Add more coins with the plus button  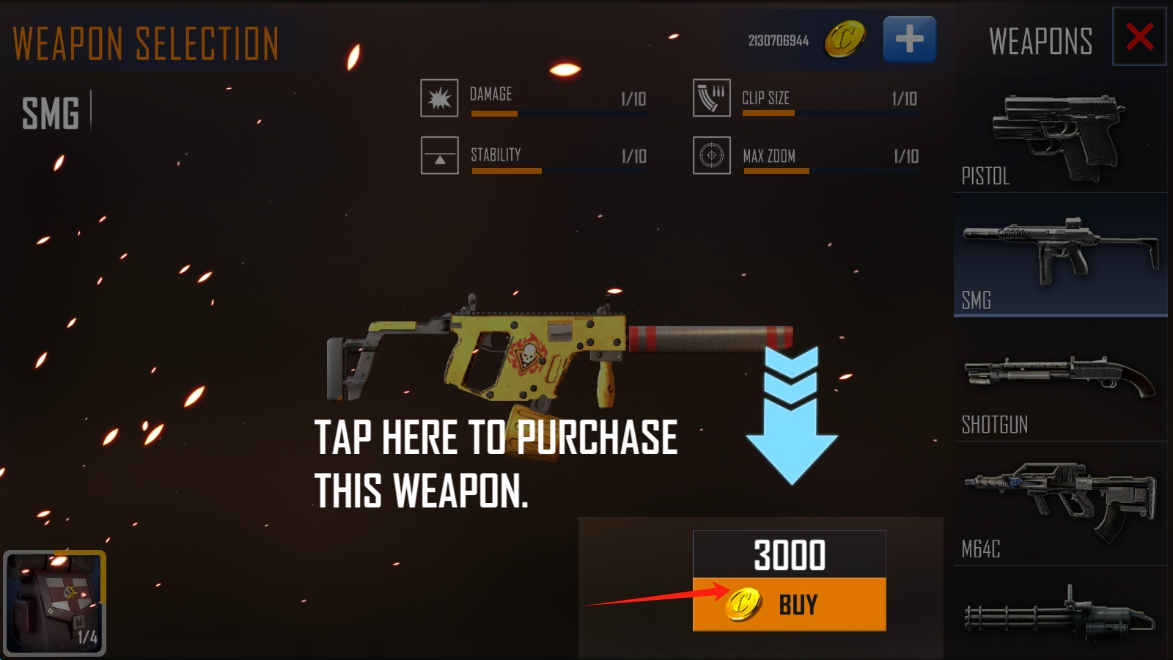pos(909,40)
